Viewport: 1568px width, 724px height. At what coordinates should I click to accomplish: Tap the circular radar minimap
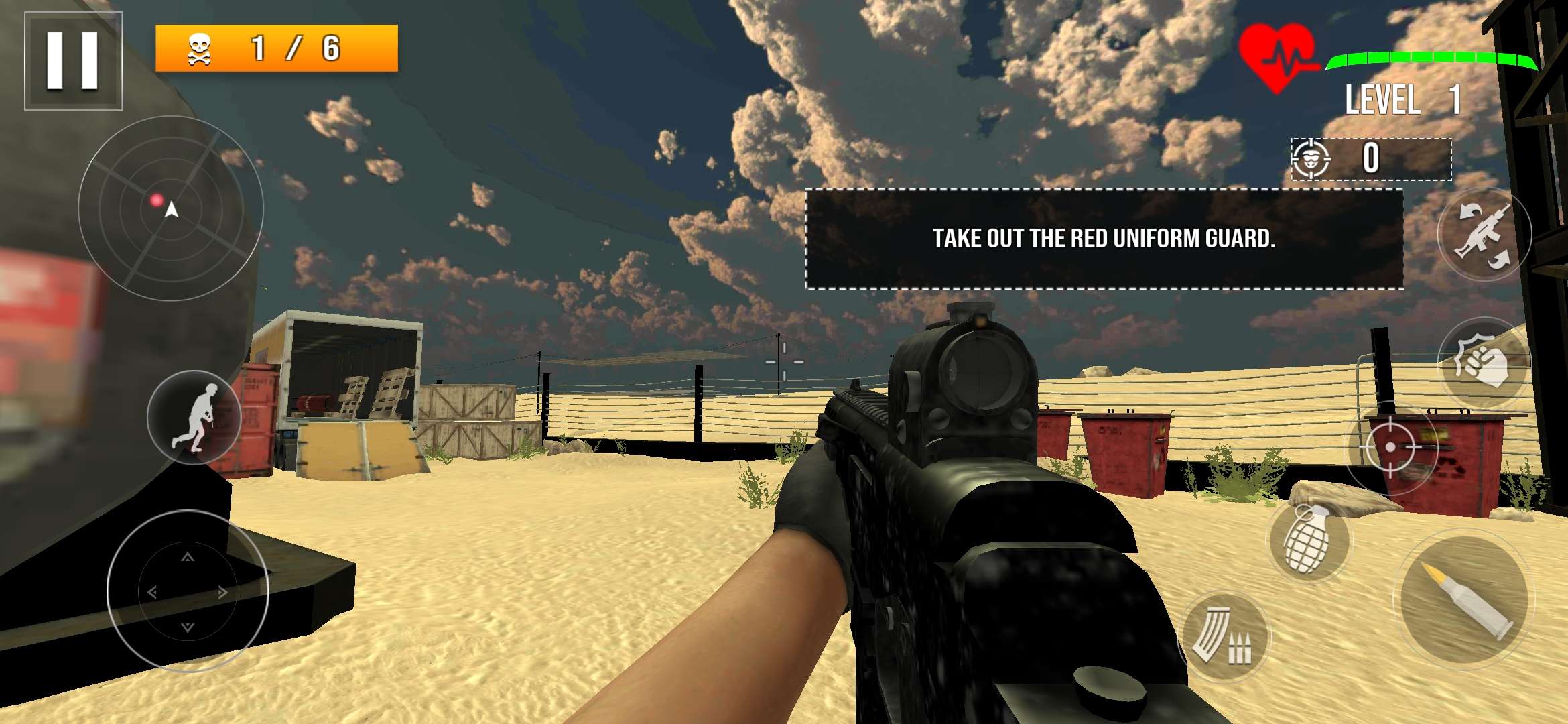pyautogui.click(x=171, y=208)
